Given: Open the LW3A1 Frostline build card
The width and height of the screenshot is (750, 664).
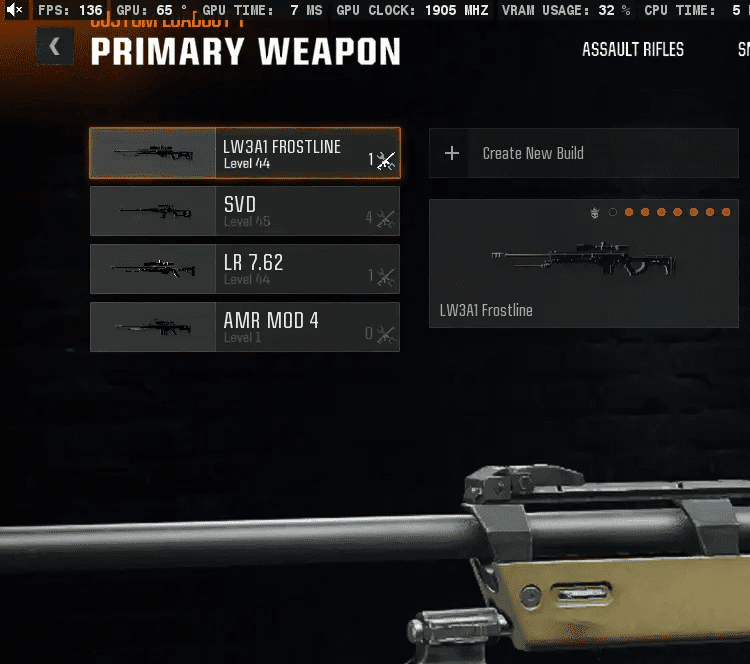Looking at the screenshot, I should [x=583, y=263].
